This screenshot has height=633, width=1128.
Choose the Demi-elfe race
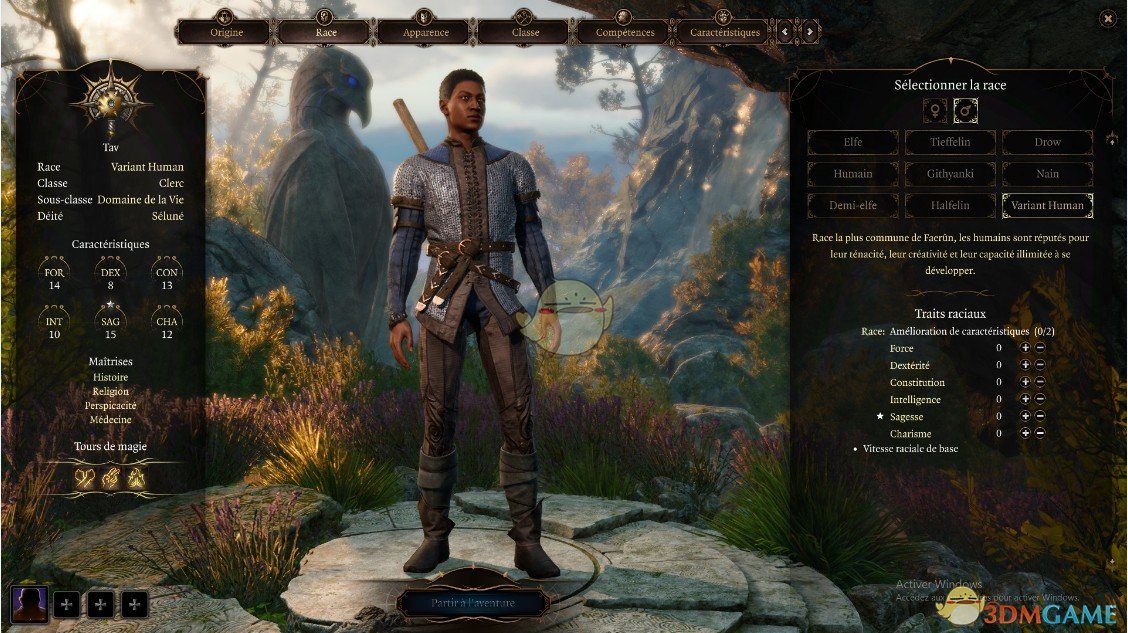(x=852, y=206)
